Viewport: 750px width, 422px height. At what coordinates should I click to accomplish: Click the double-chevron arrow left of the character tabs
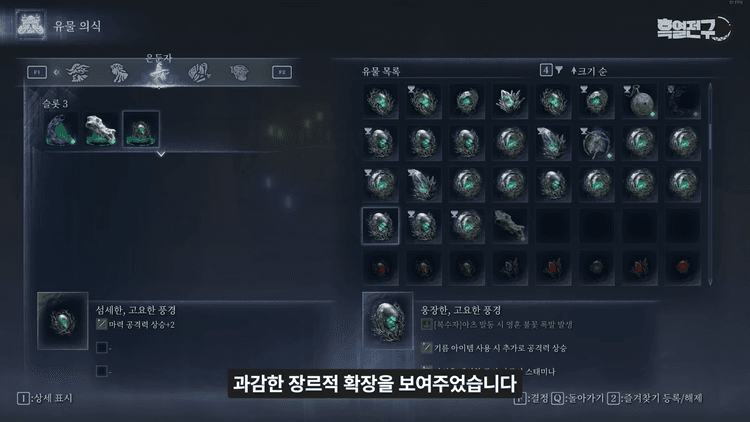click(58, 72)
